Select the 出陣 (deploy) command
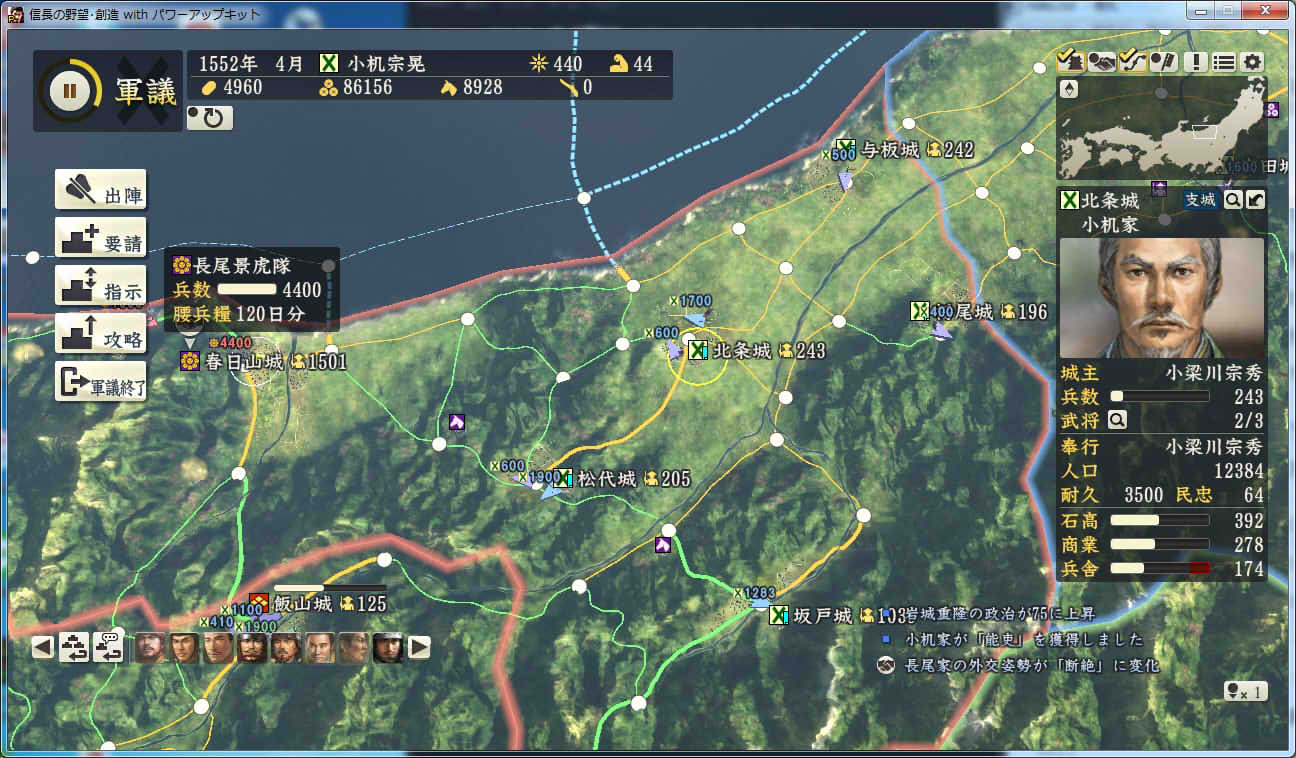 pyautogui.click(x=100, y=189)
